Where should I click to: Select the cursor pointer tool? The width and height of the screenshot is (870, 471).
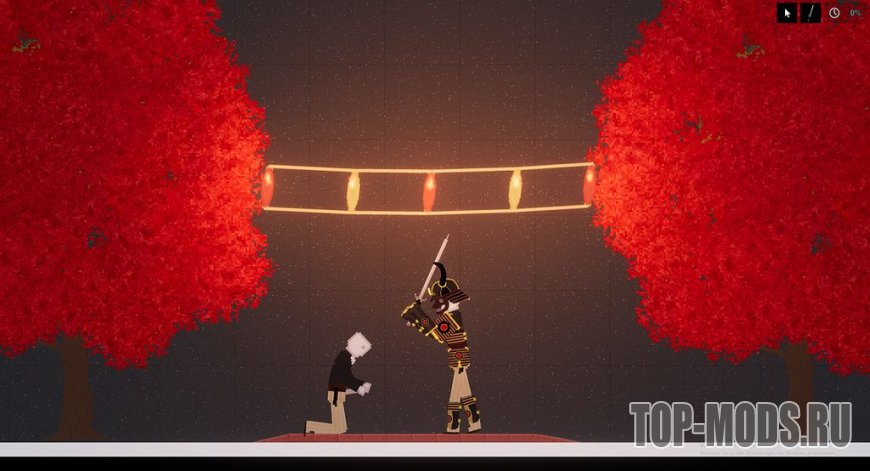(788, 13)
